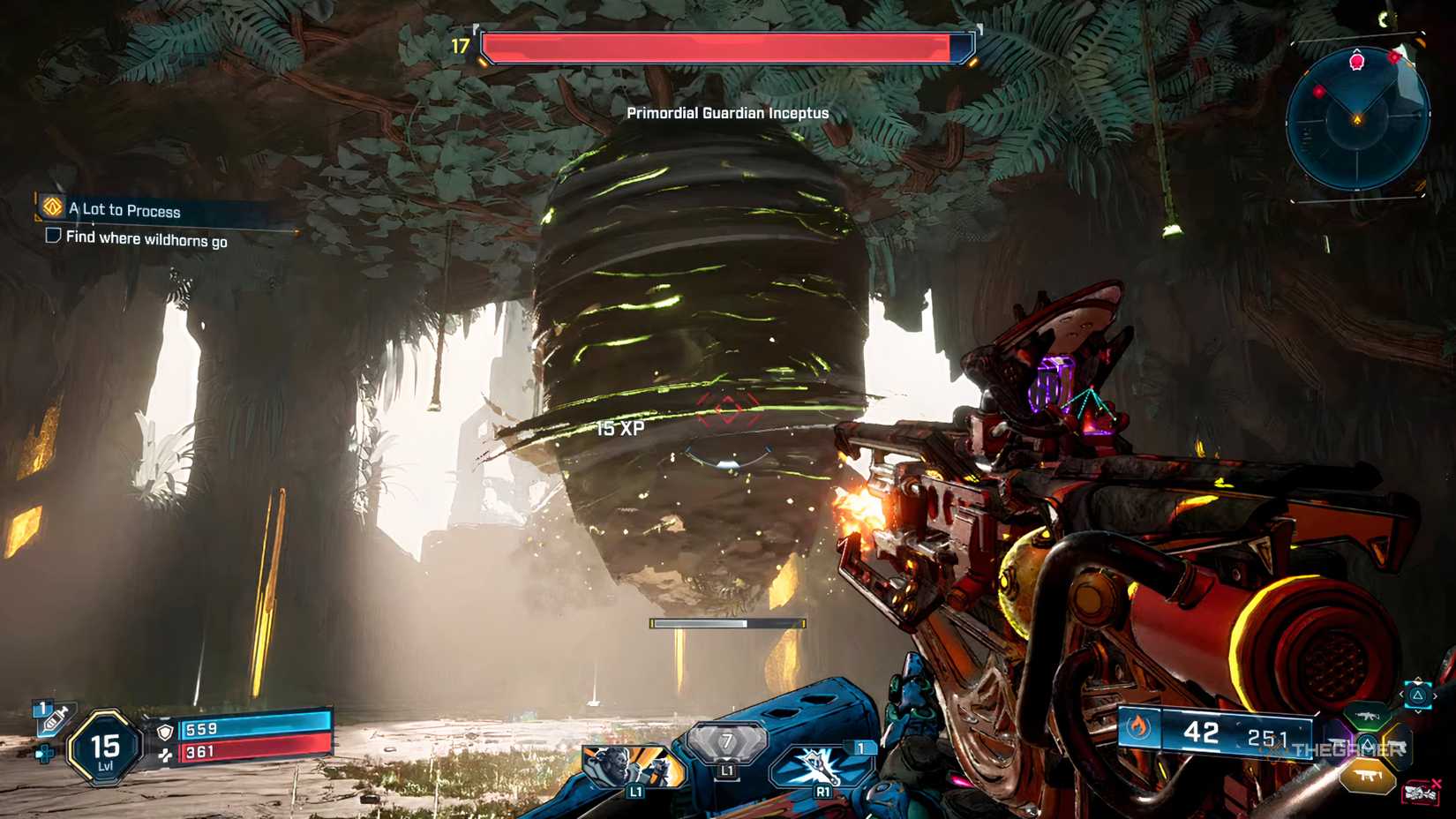The image size is (1456, 819).
Task: Select the Primordial Guardian Inceptus name label
Action: 726,113
